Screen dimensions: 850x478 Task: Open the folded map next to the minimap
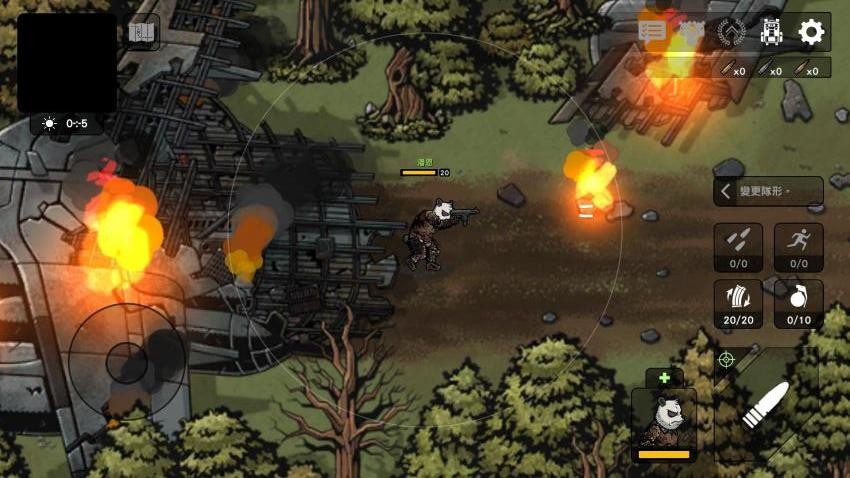click(142, 33)
